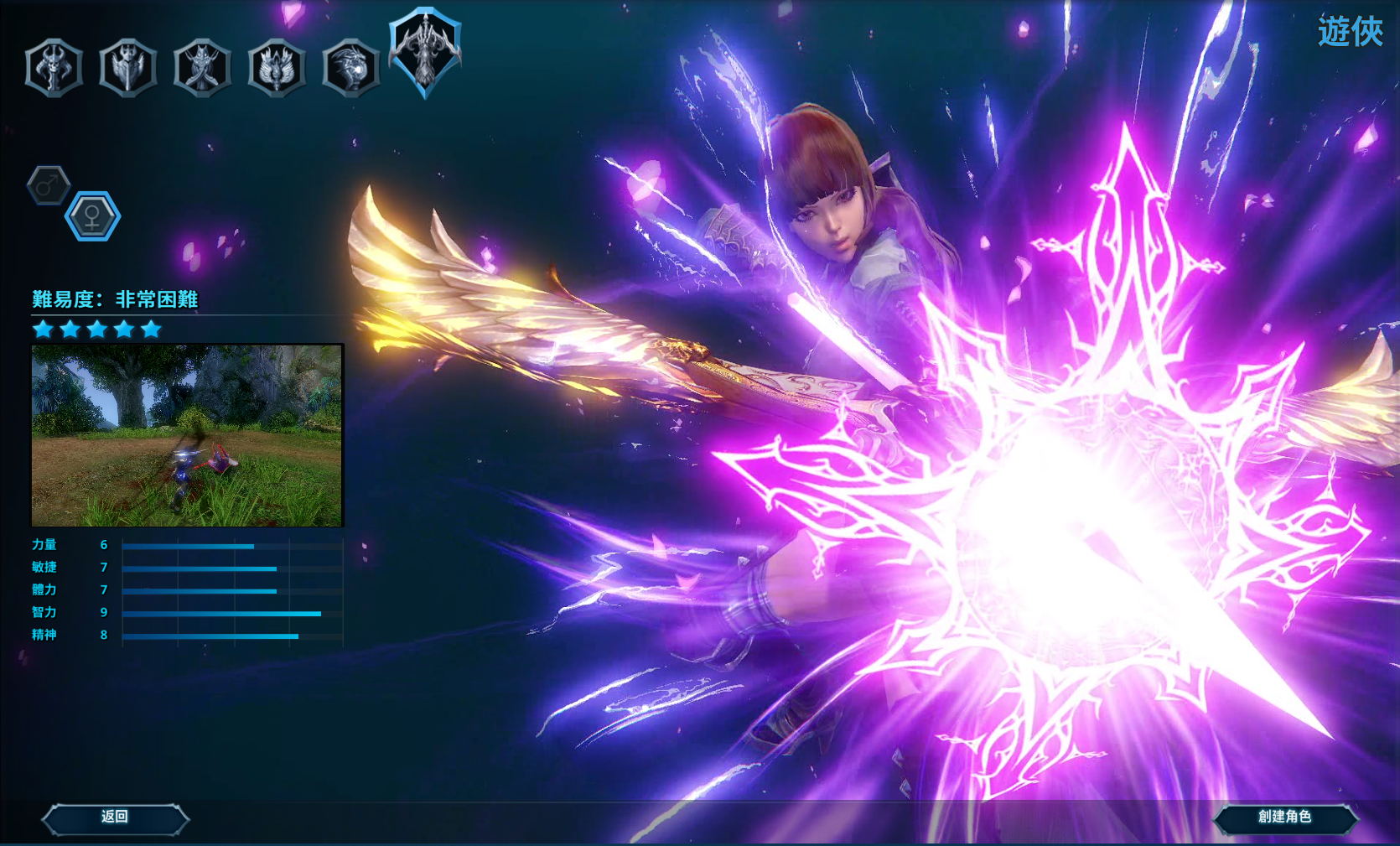Select the highlighted crossbow ranger class
The image size is (1400, 846).
coord(425,52)
